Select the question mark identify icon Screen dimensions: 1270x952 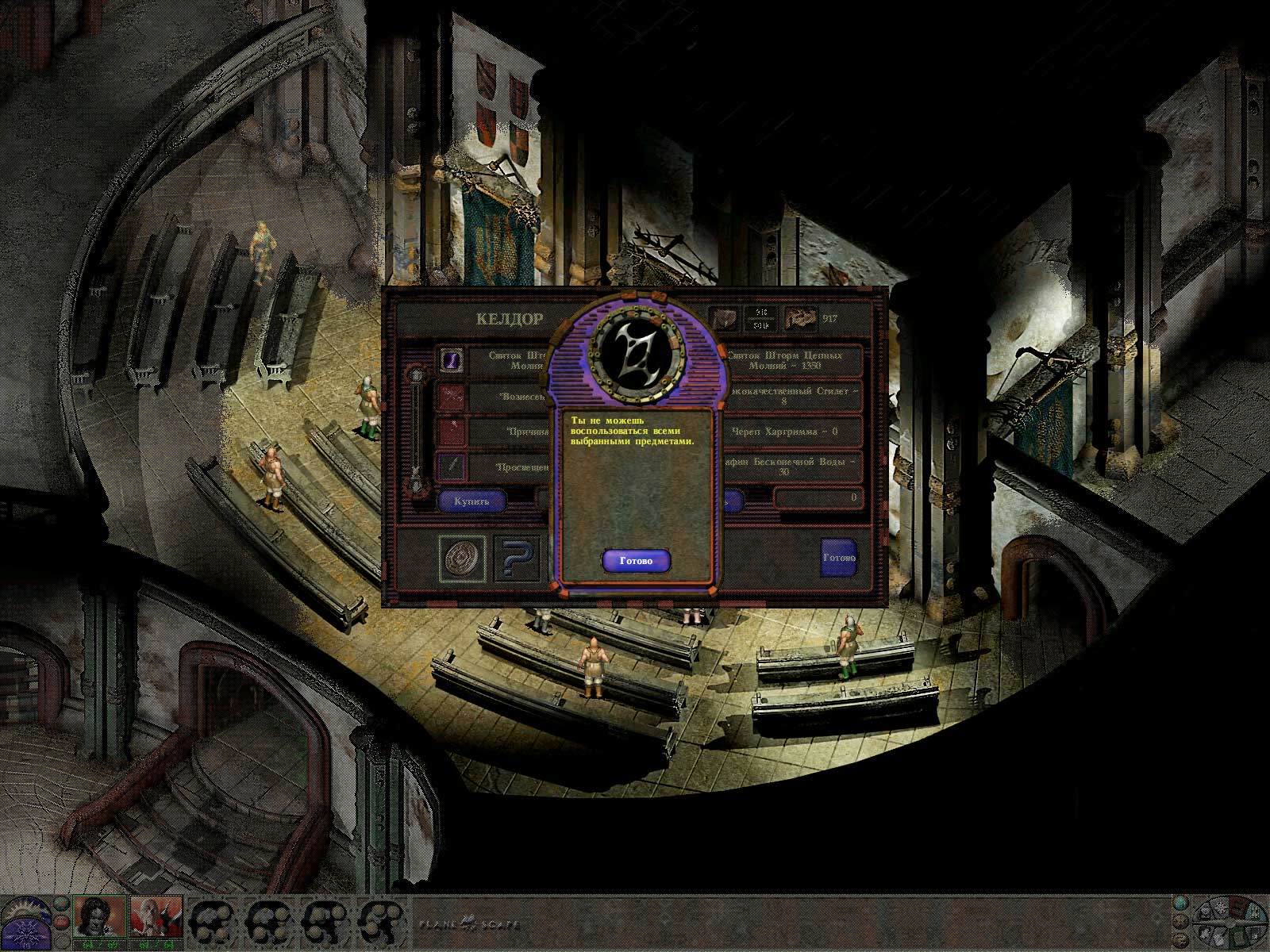pos(516,559)
